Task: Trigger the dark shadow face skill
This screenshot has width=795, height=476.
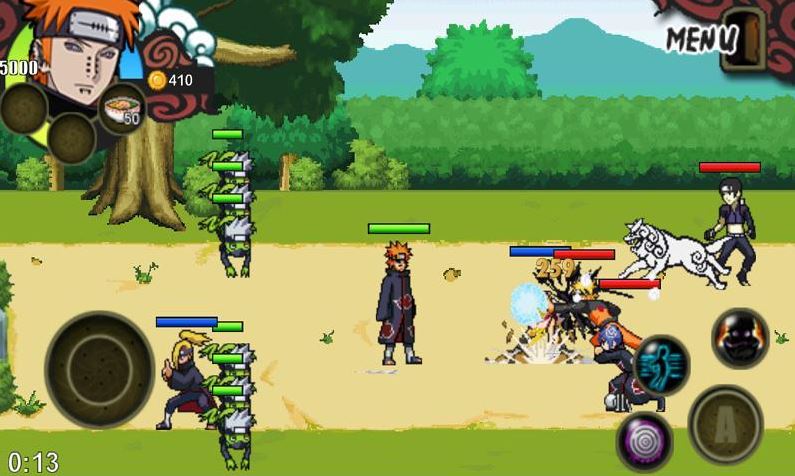Action: pos(740,338)
